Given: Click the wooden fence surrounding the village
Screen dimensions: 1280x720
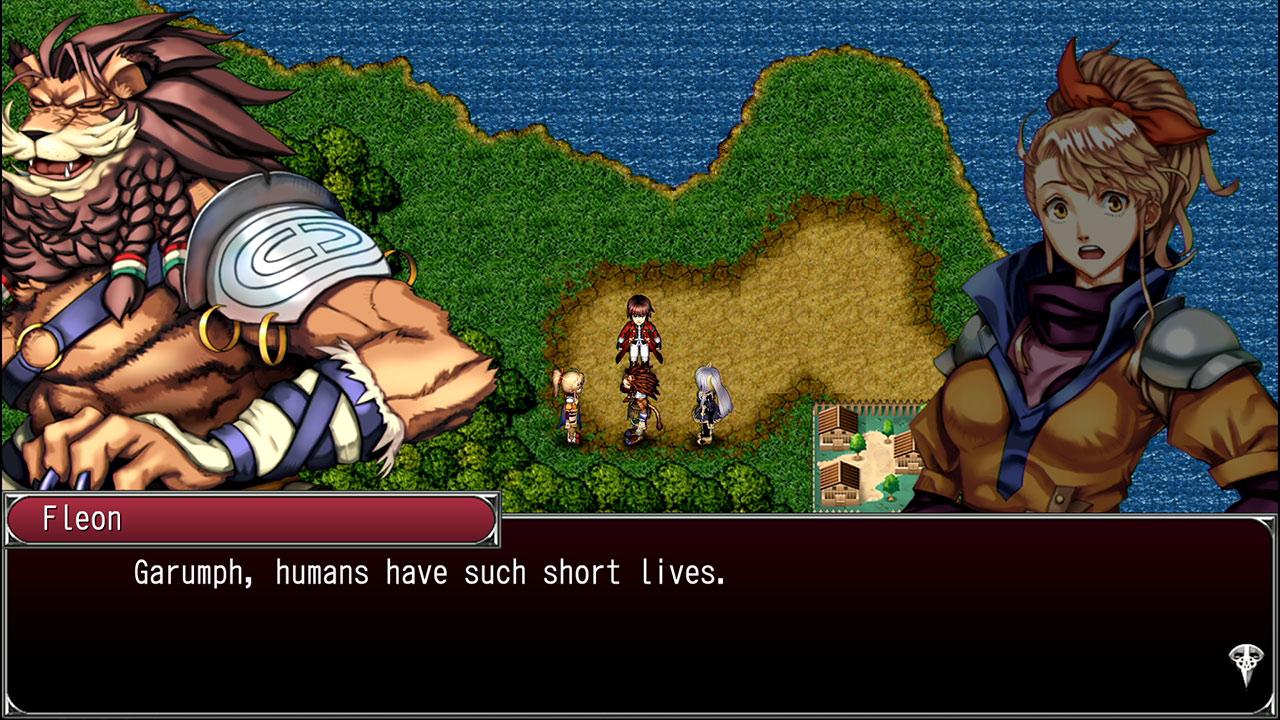Looking at the screenshot, I should pos(880,408).
